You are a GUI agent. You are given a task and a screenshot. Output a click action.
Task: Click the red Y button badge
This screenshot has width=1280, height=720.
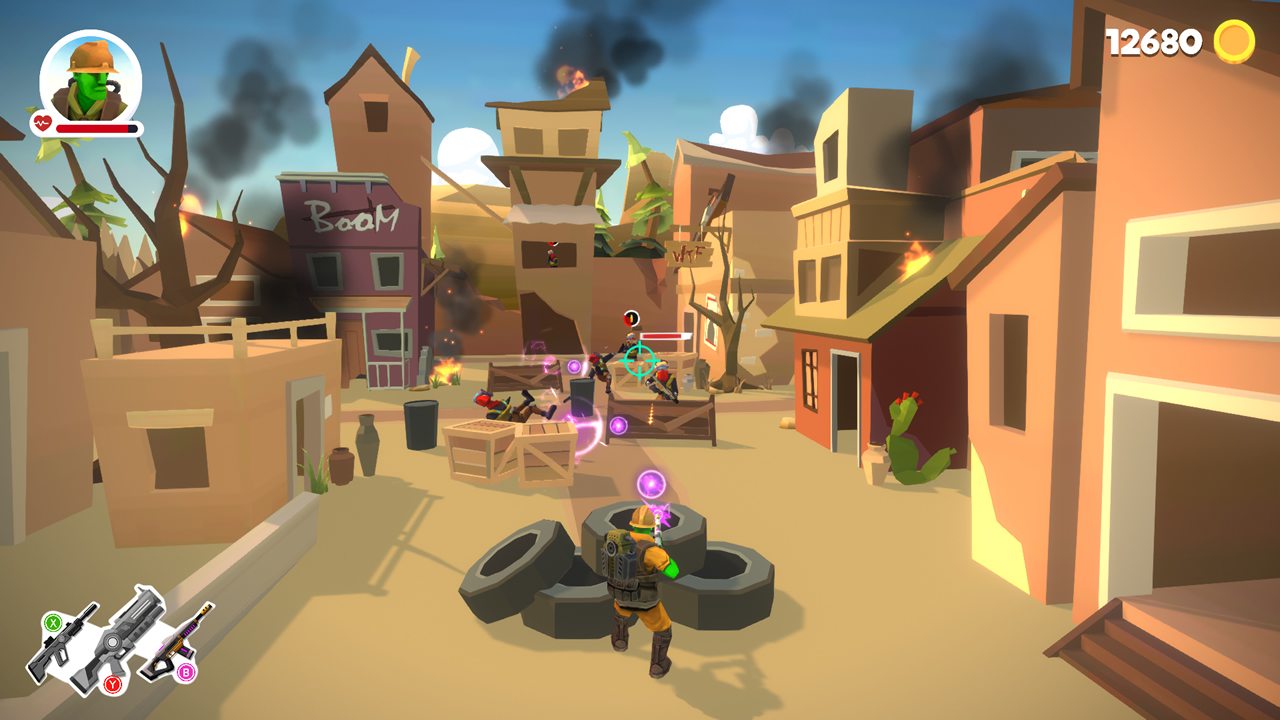coord(113,683)
